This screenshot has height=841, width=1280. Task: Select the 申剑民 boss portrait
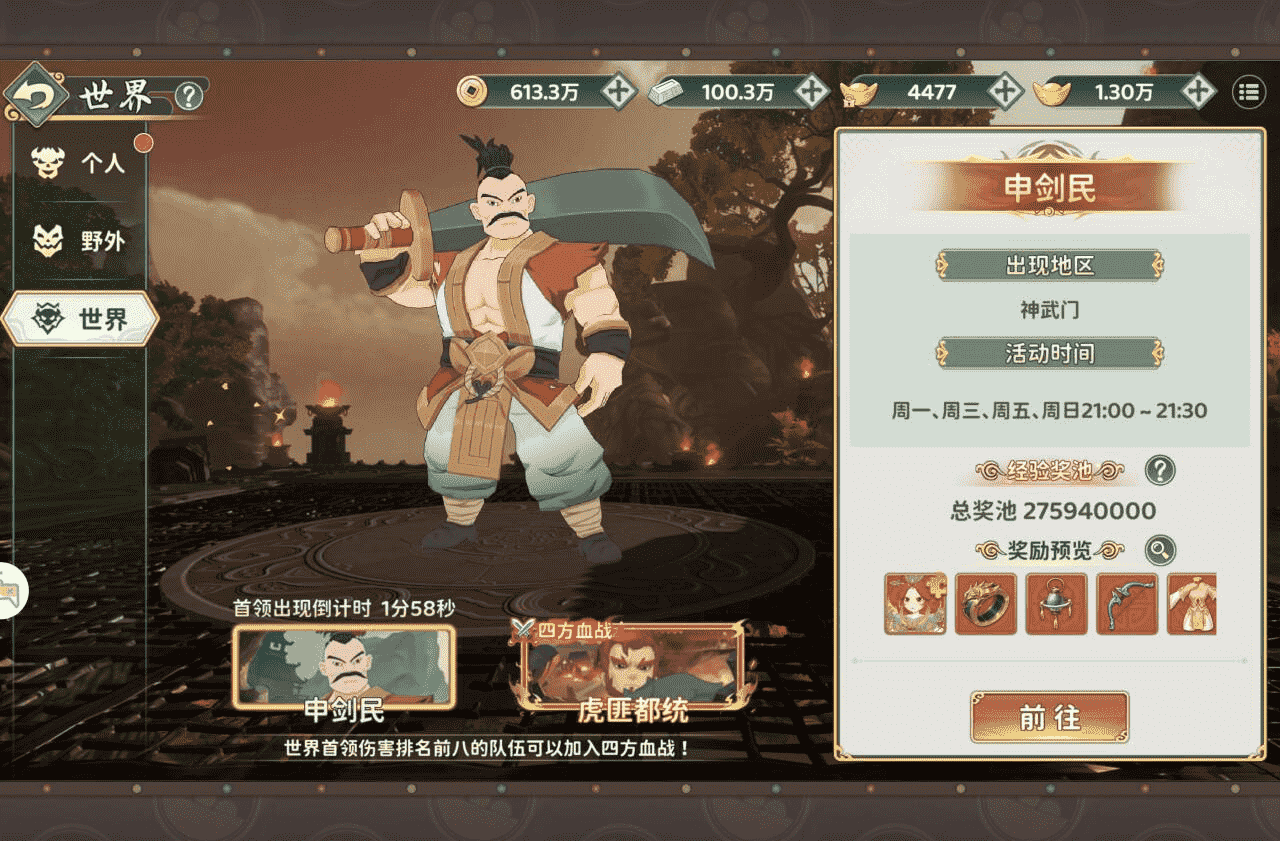[343, 669]
